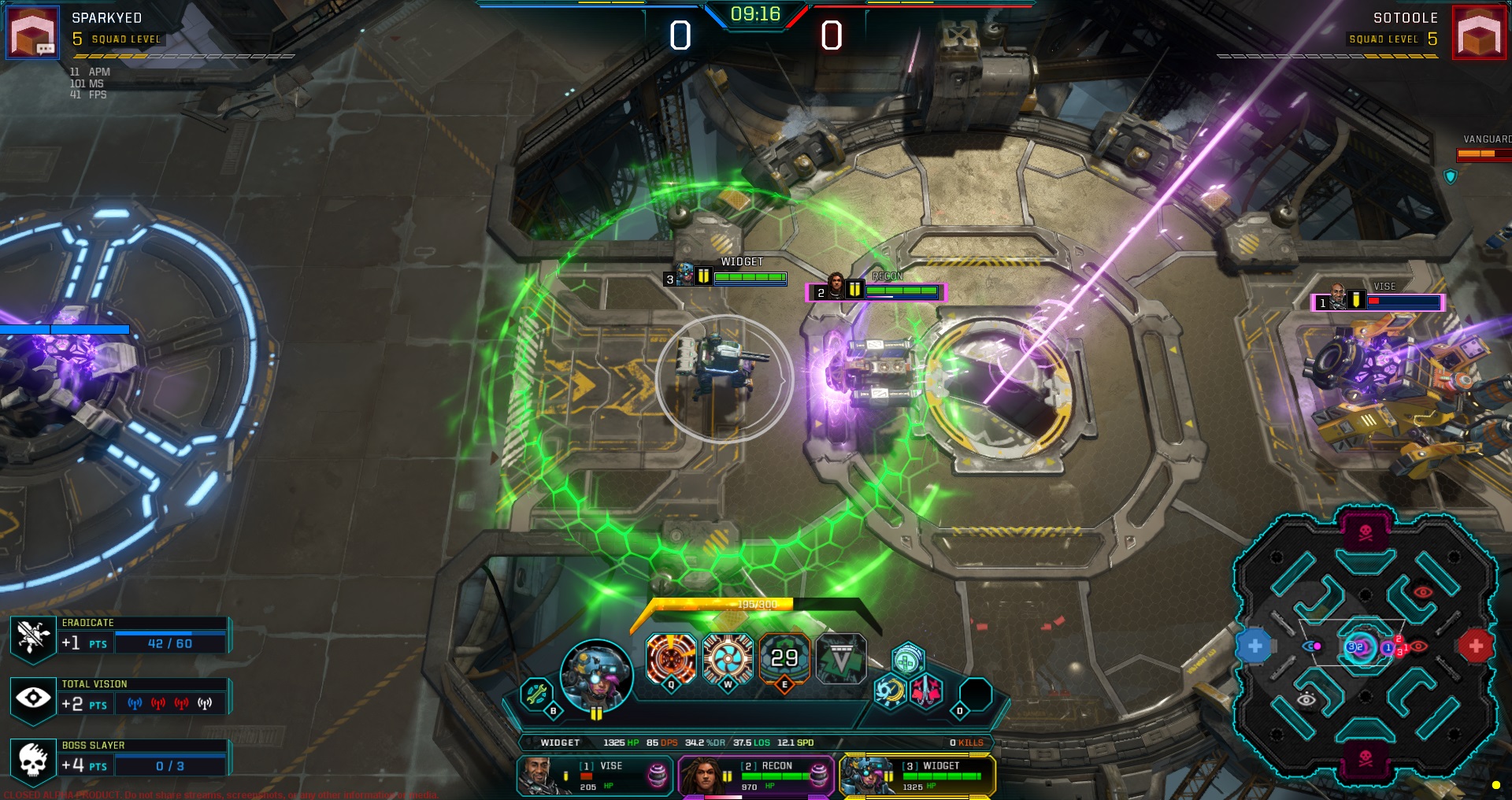
Task: Click the green circular upgrade hexagon
Action: [x=907, y=661]
